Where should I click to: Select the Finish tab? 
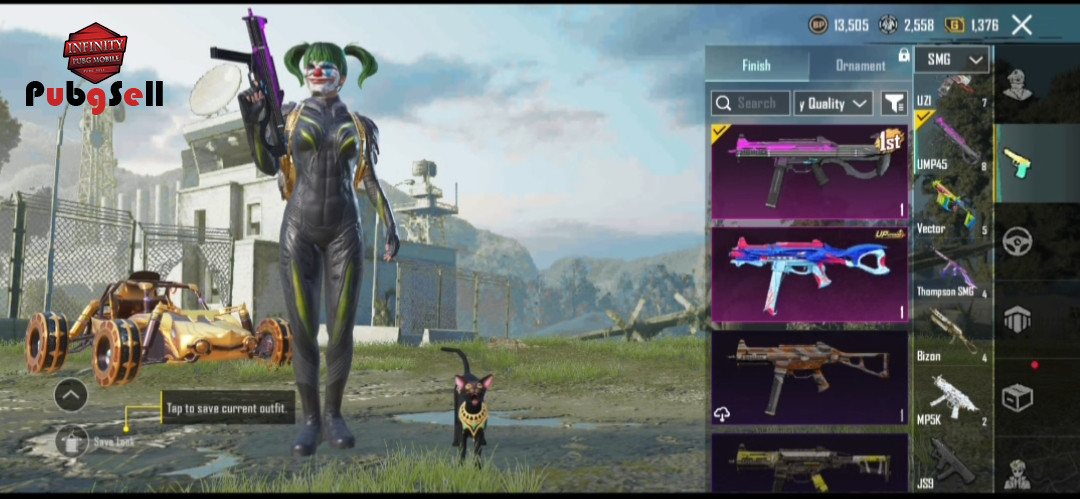[756, 66]
